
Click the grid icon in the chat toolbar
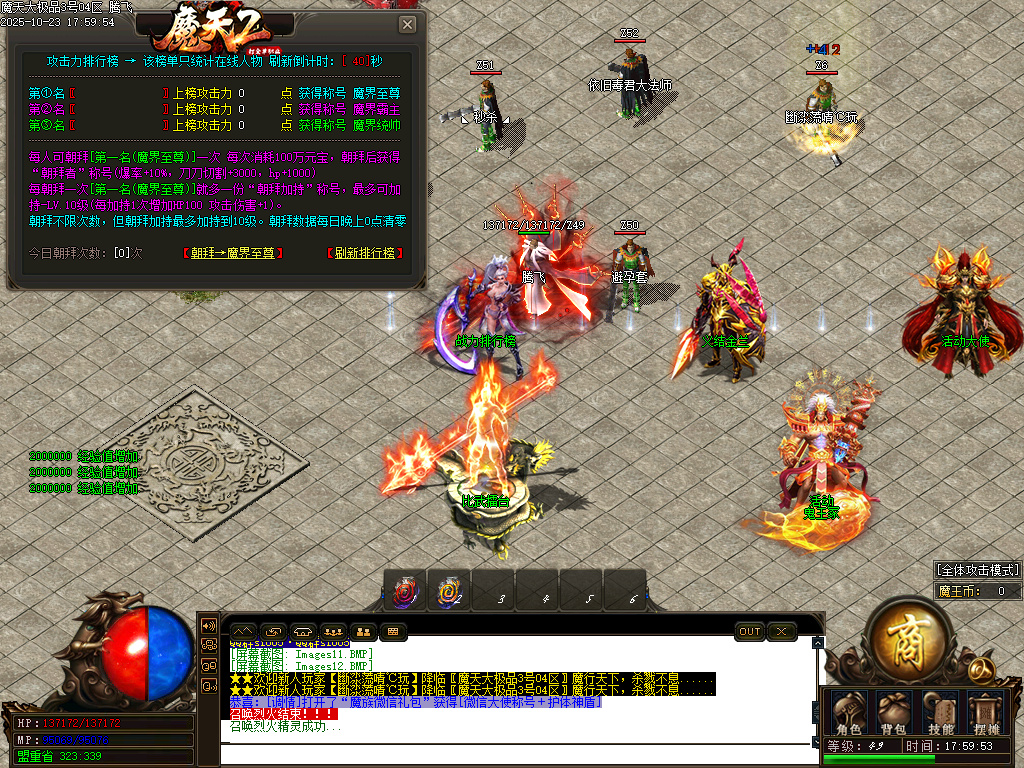pos(392,631)
